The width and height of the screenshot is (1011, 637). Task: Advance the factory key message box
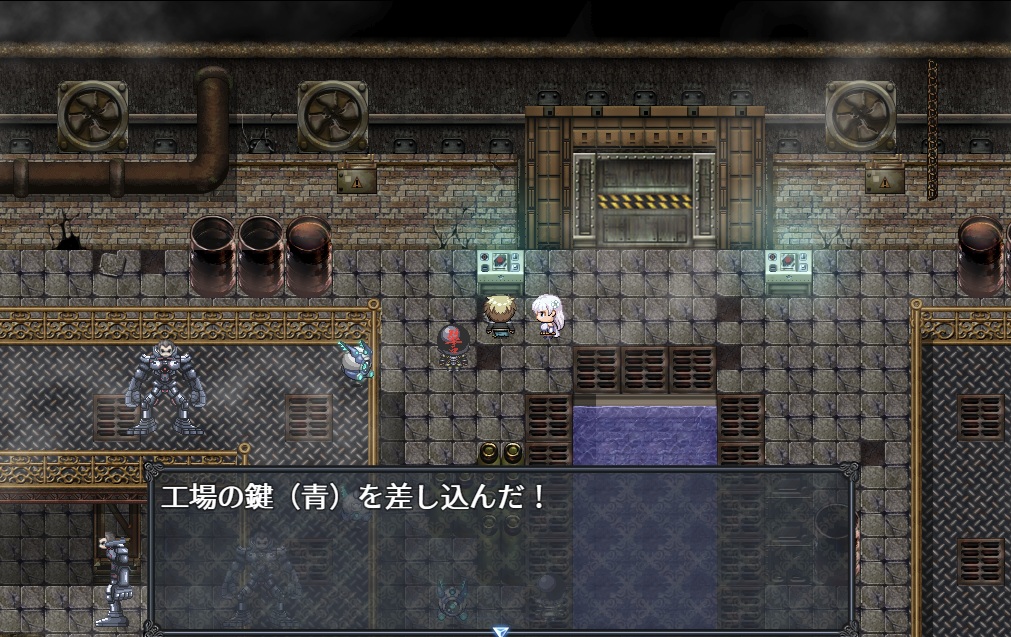point(500,548)
